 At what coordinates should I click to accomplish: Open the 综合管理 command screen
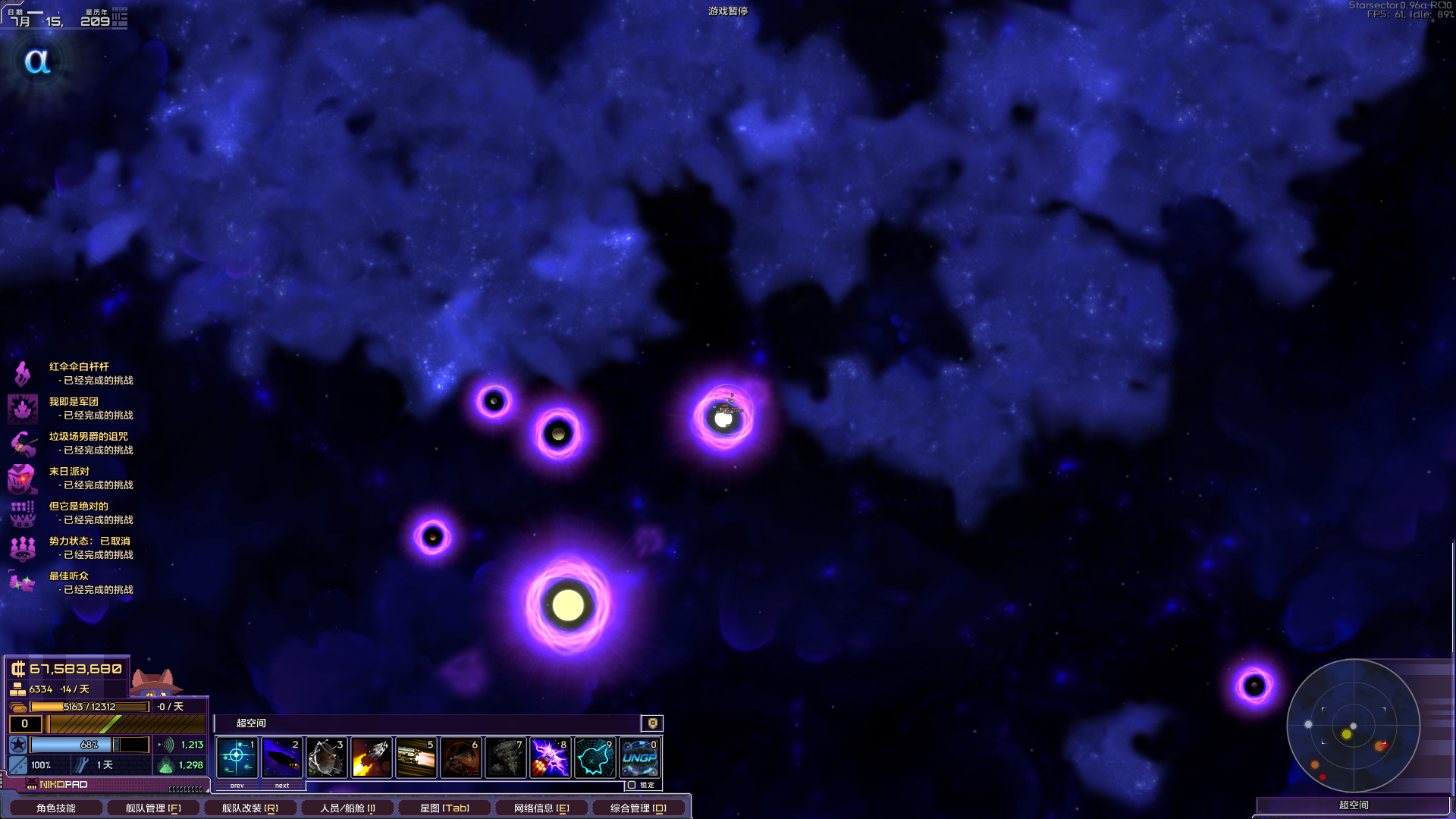tap(639, 808)
